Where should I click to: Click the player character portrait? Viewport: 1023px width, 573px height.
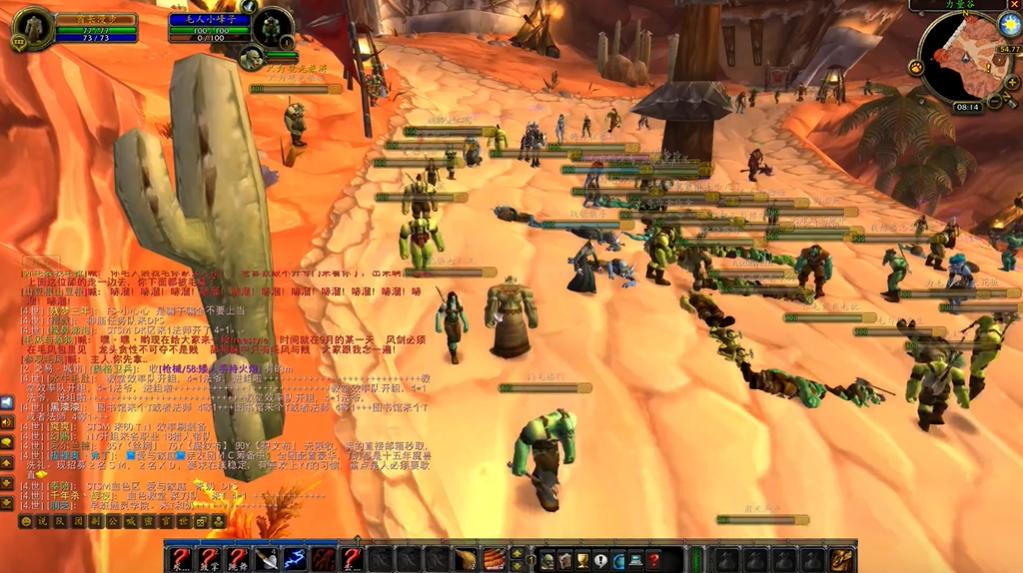(31, 27)
